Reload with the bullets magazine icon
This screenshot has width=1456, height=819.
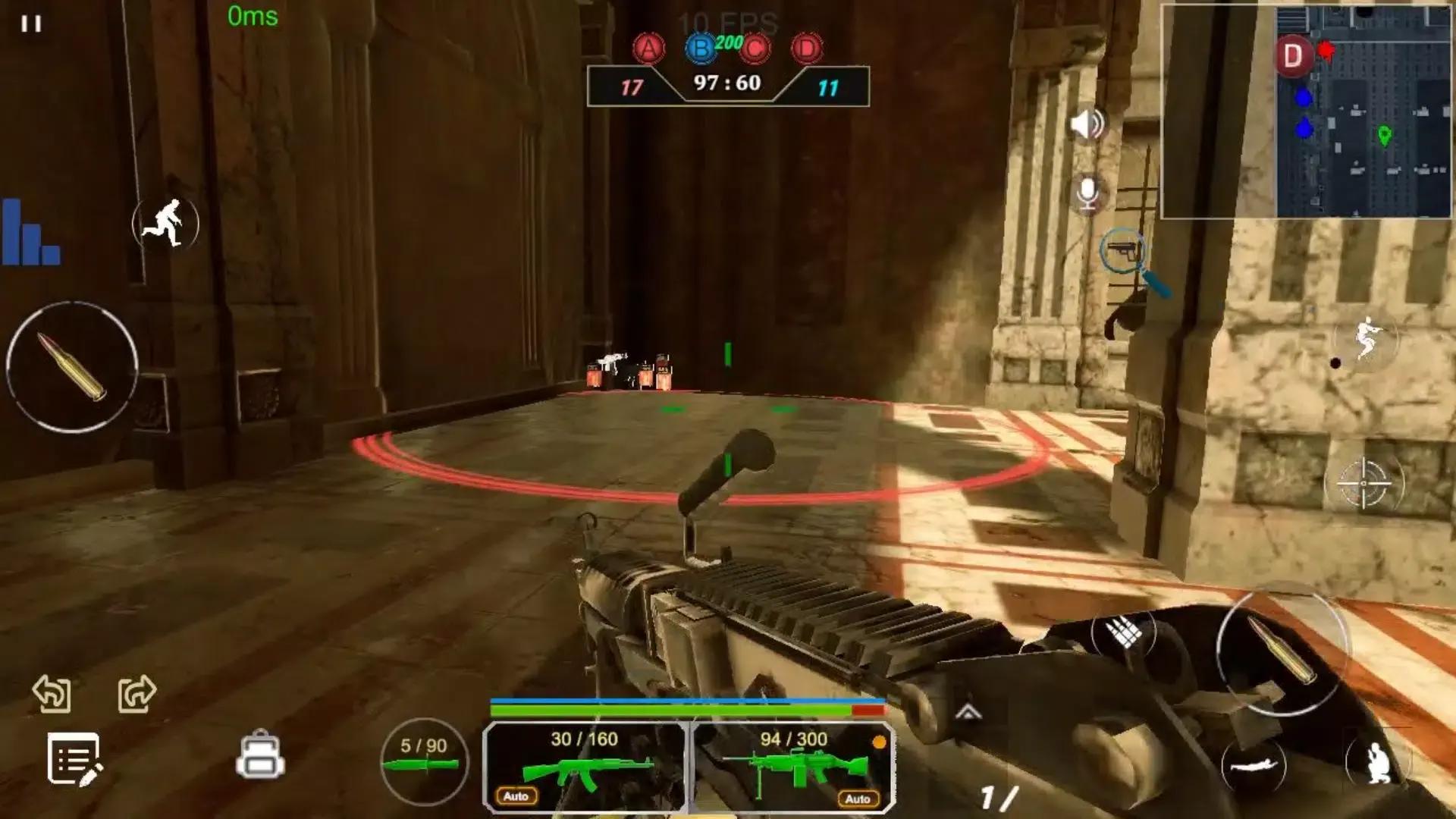[x=1124, y=632]
